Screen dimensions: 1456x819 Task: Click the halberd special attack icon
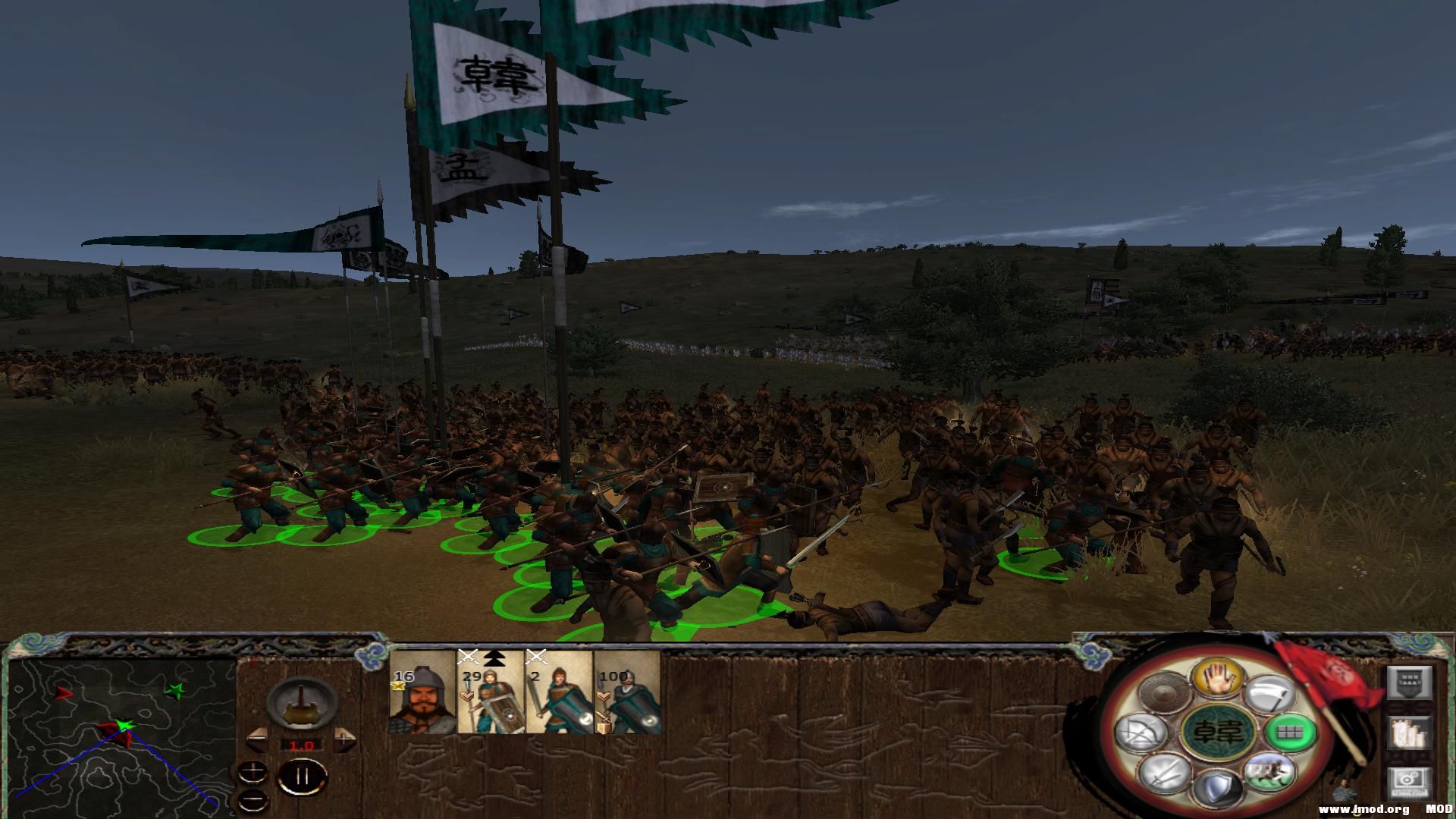[1269, 694]
